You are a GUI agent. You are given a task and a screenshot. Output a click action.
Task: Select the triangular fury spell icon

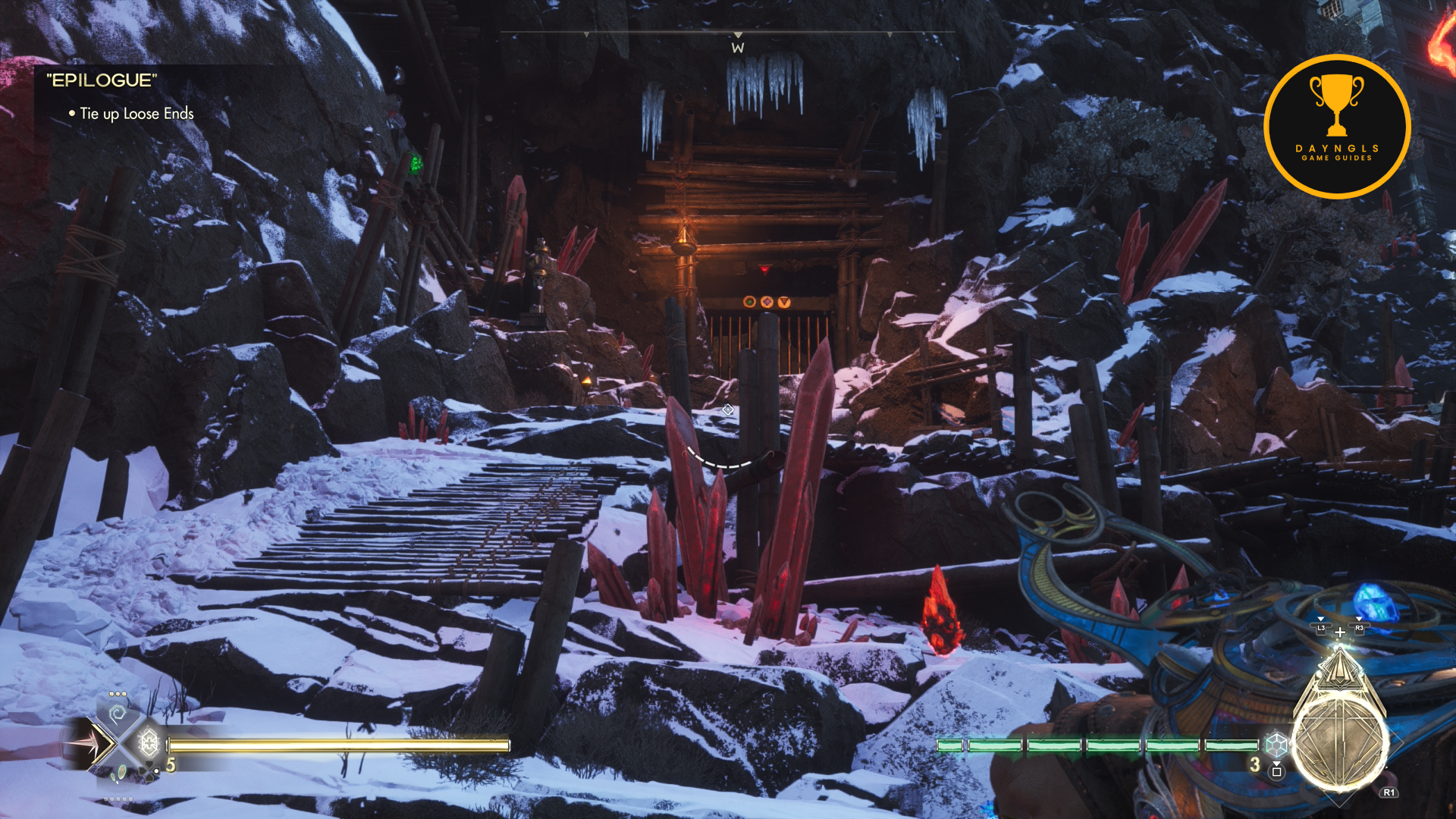pyautogui.click(x=1339, y=670)
